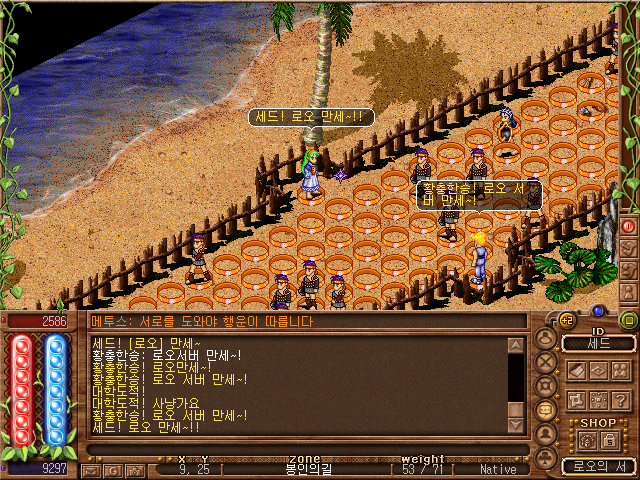640x480 pixels.
Task: Click the chat log's down arrow button
Action: [516, 424]
